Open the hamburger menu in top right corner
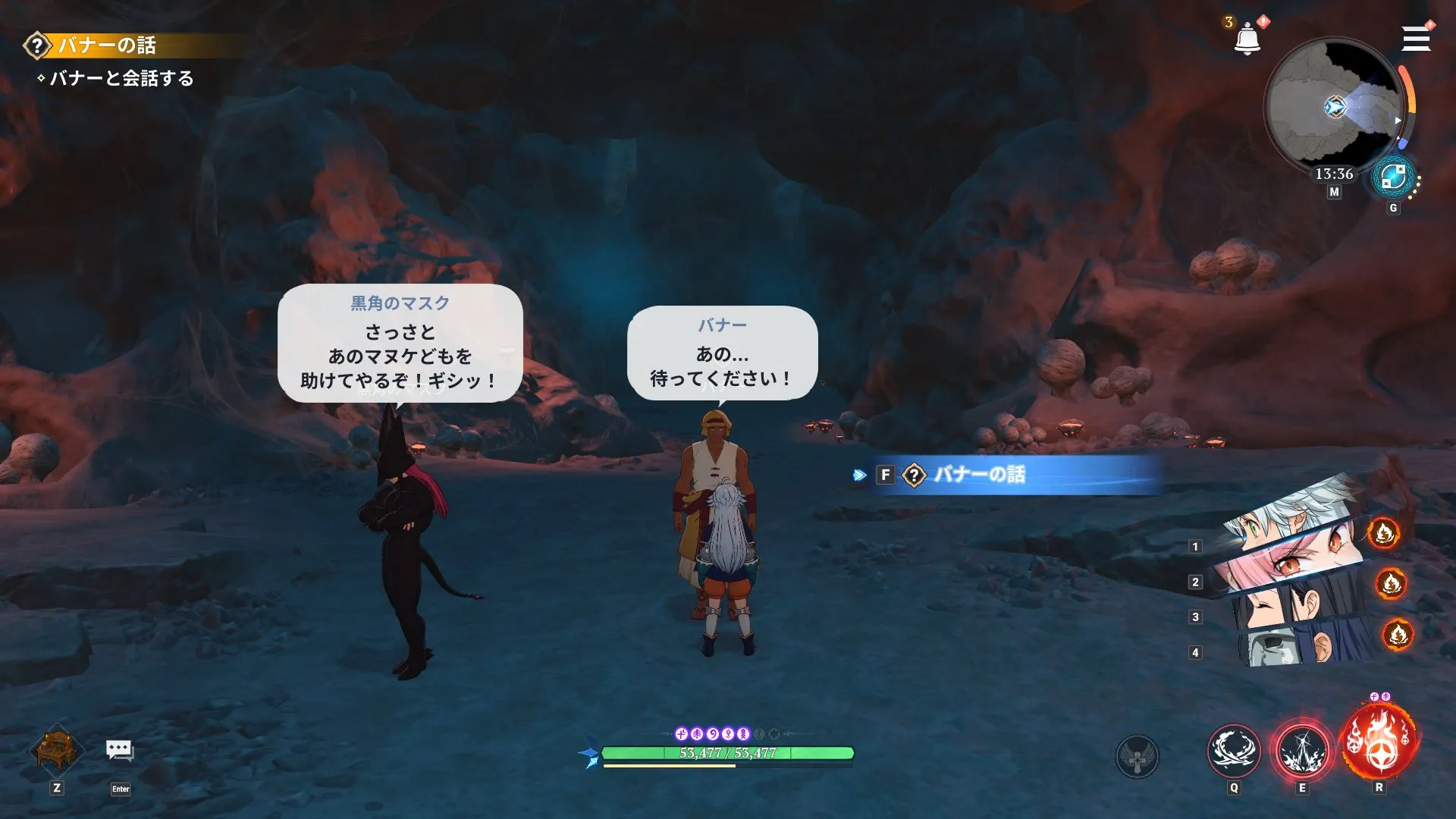Screen dimensions: 1456x819 click(1417, 39)
